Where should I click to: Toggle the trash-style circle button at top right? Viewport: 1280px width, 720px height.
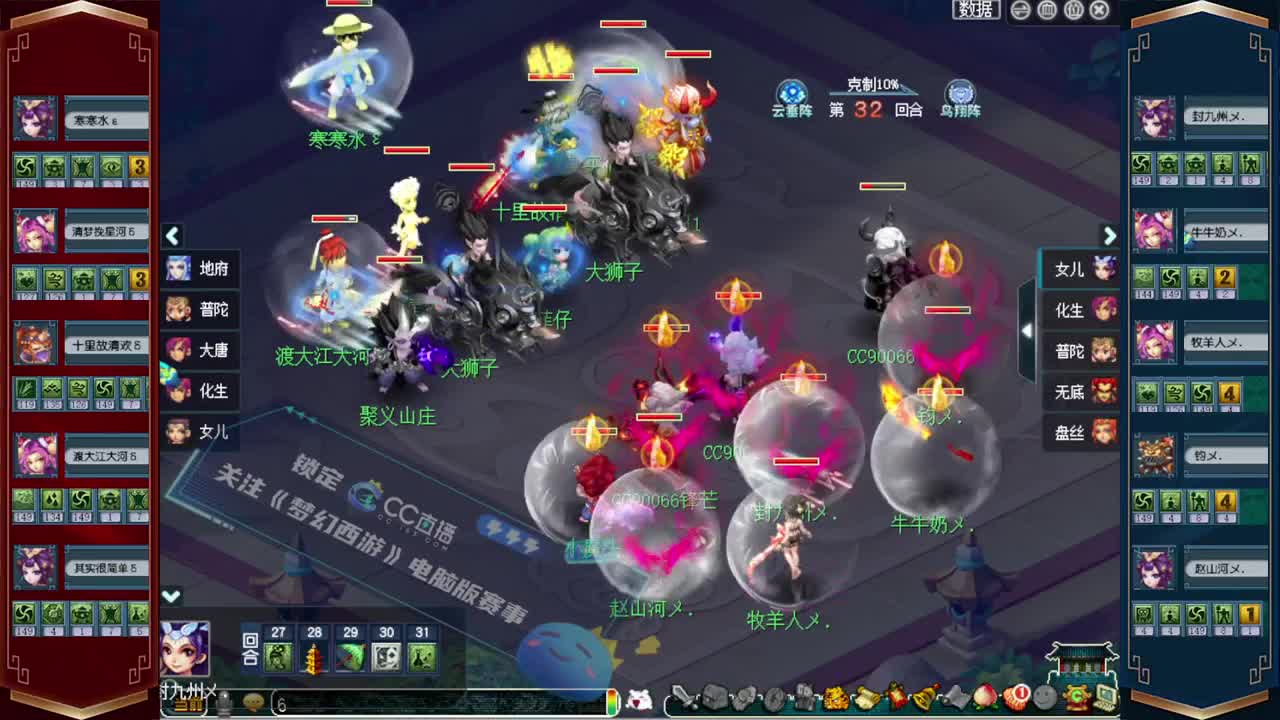click(1046, 9)
